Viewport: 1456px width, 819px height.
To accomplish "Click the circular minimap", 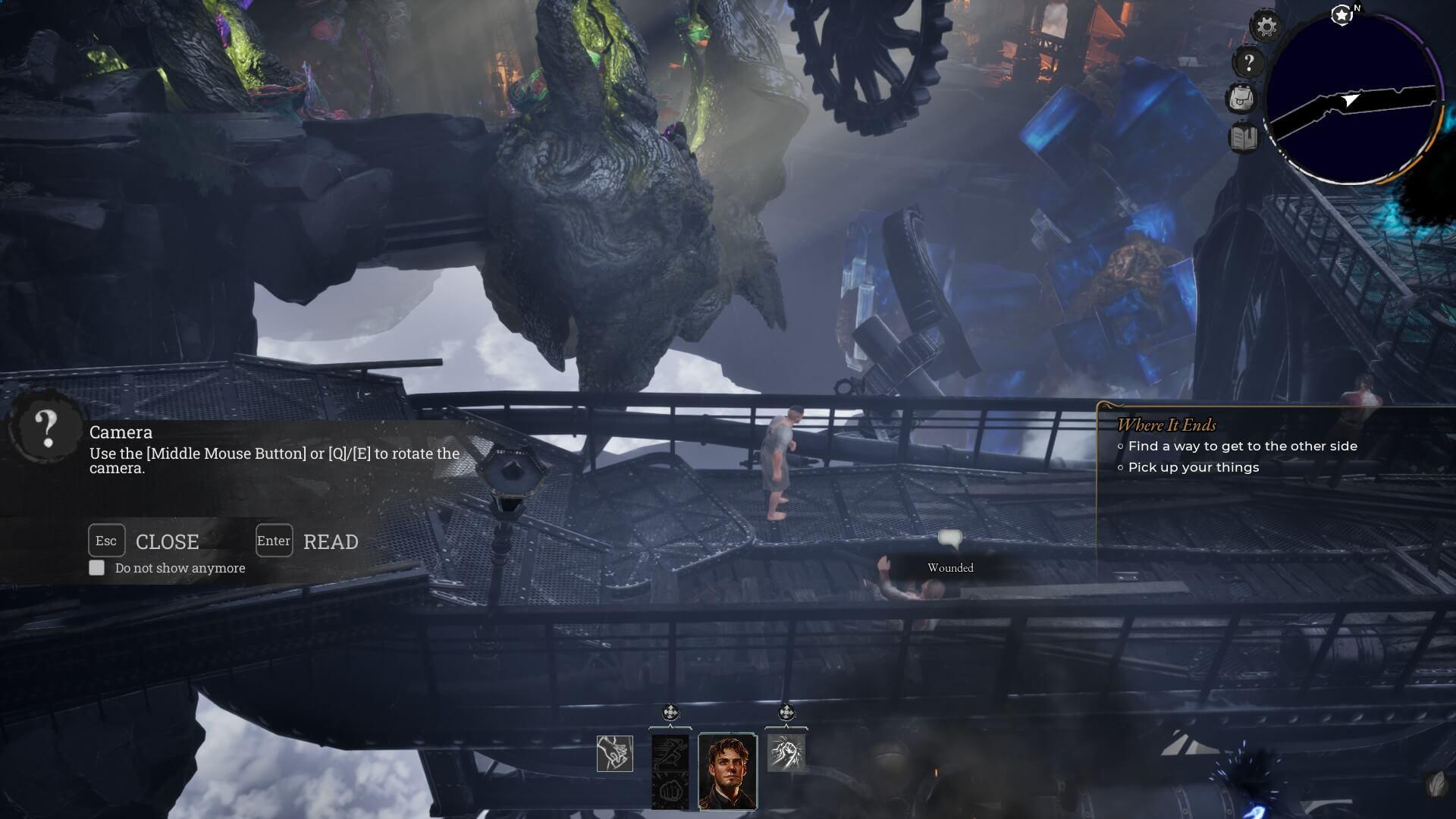I will click(1354, 100).
